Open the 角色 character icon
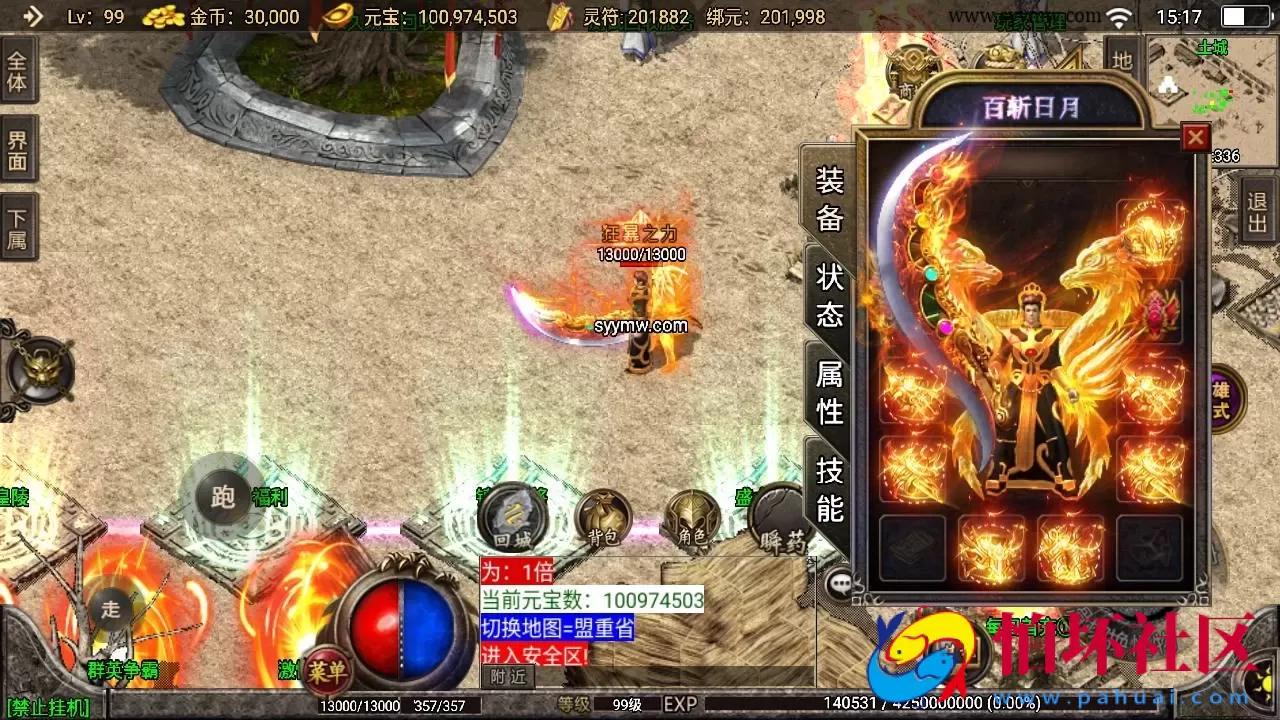This screenshot has height=720, width=1280. click(x=694, y=518)
